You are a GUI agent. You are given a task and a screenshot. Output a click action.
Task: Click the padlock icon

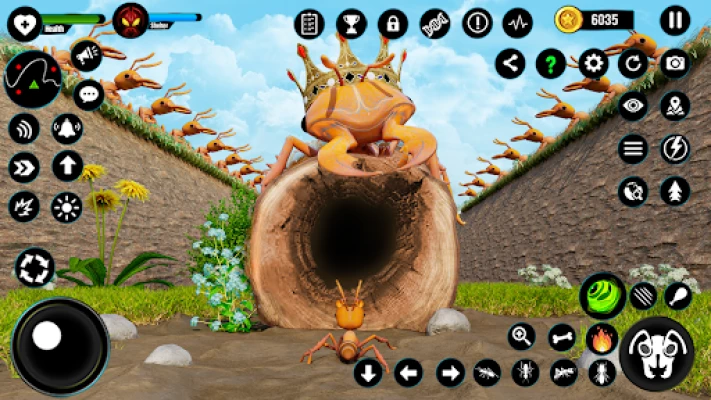coord(393,23)
